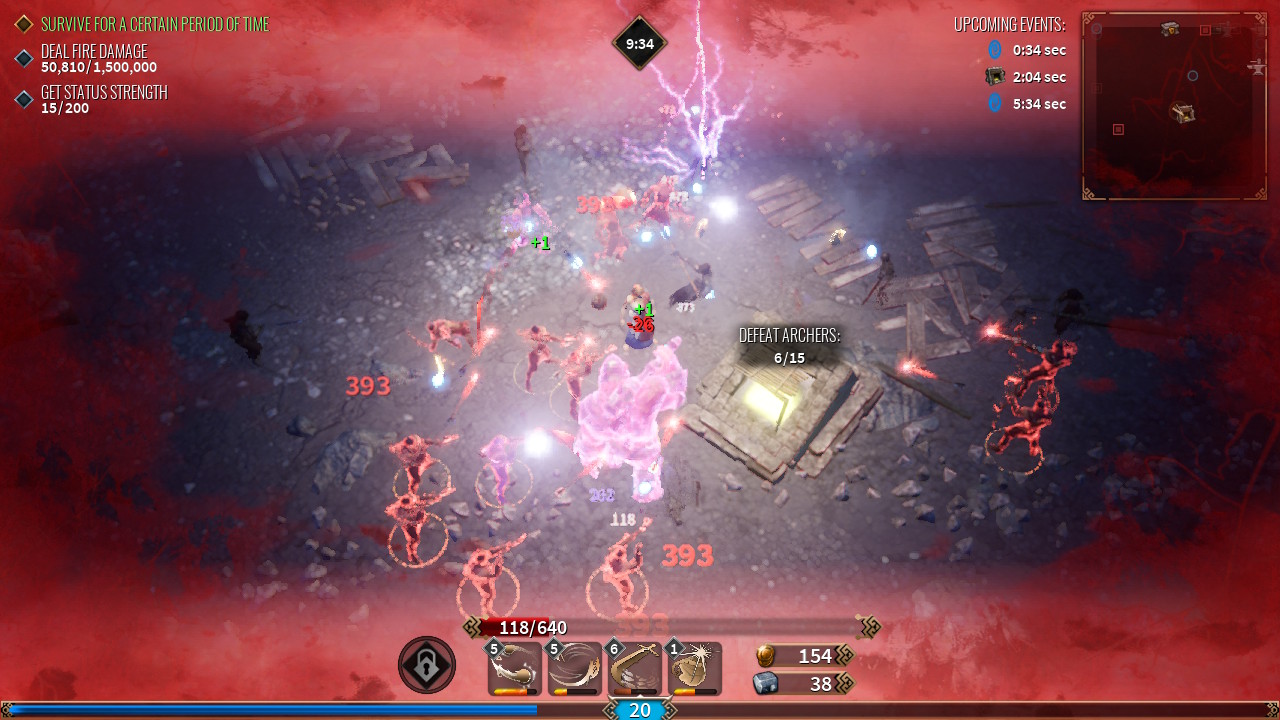Choose the level 6 sword swing skill

[x=635, y=668]
